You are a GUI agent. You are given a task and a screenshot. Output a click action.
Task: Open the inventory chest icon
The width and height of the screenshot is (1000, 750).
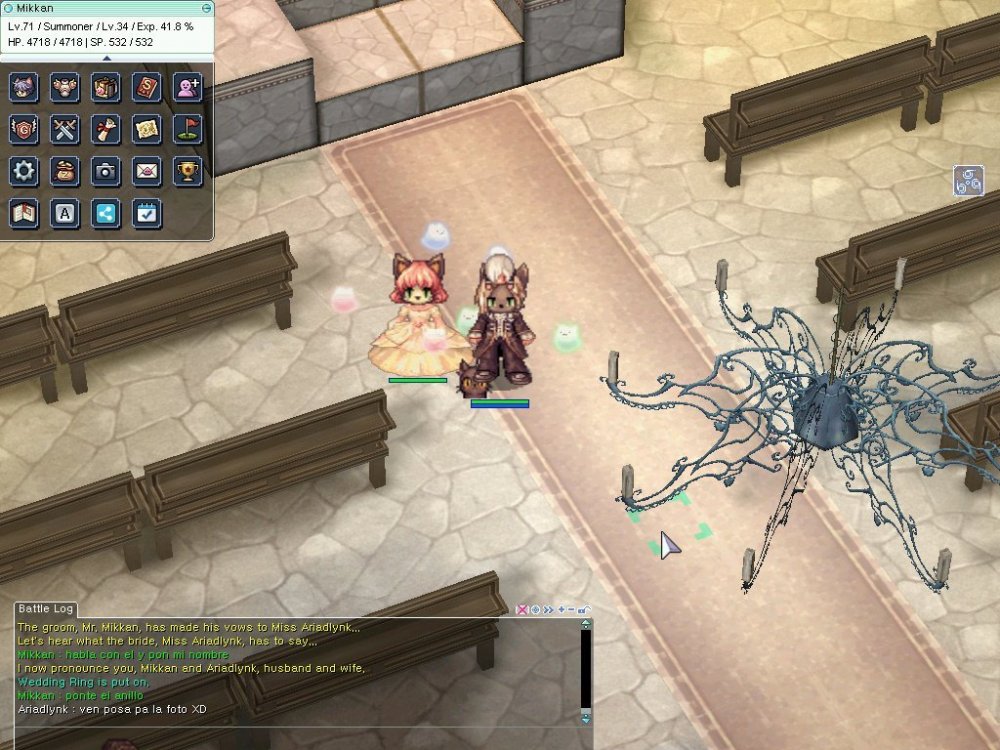coord(106,87)
